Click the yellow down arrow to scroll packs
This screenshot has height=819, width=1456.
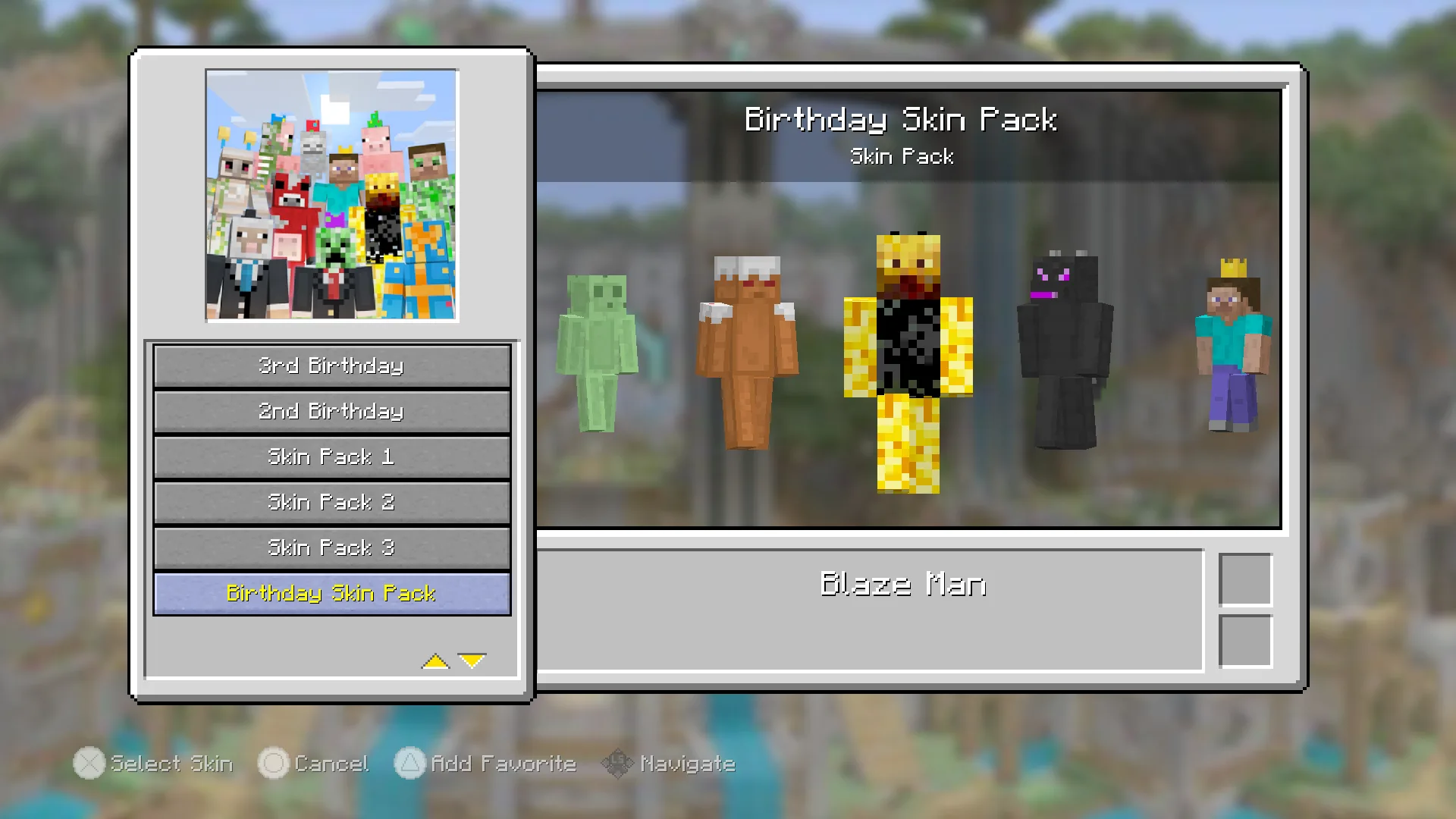tap(472, 659)
